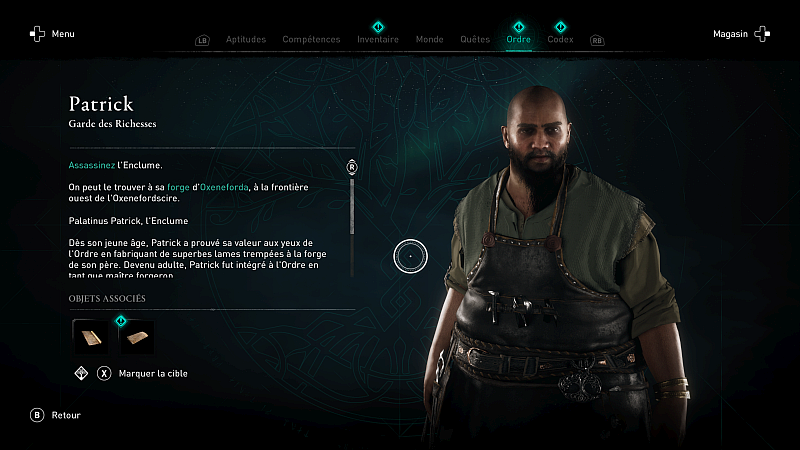
Task: Go to the Inventaire tab
Action: [378, 40]
